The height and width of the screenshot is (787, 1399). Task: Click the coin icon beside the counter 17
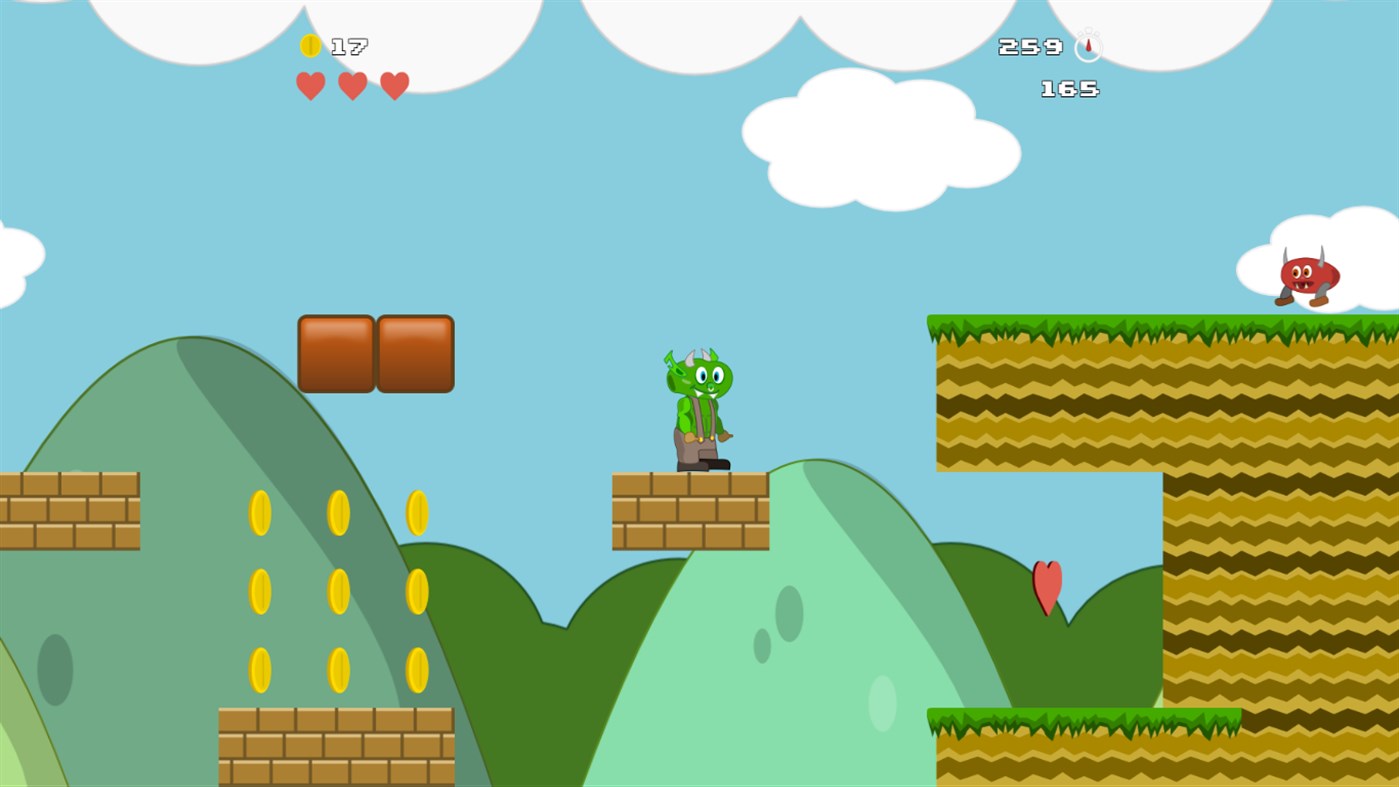pos(310,45)
